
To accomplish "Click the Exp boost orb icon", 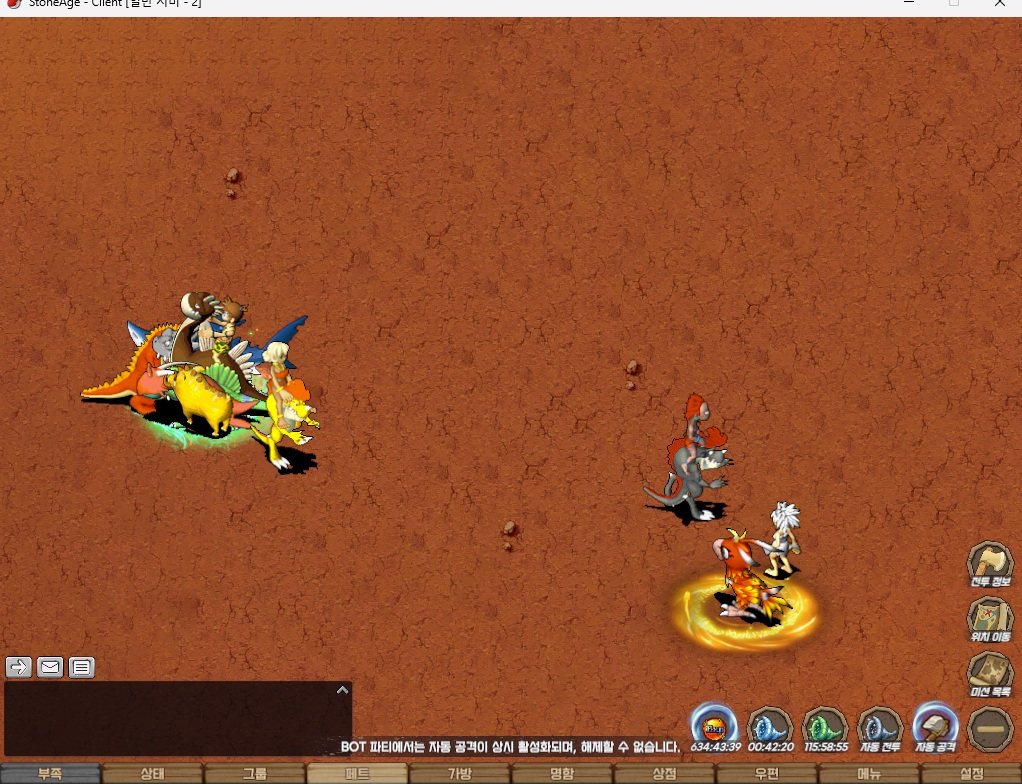I will [715, 727].
